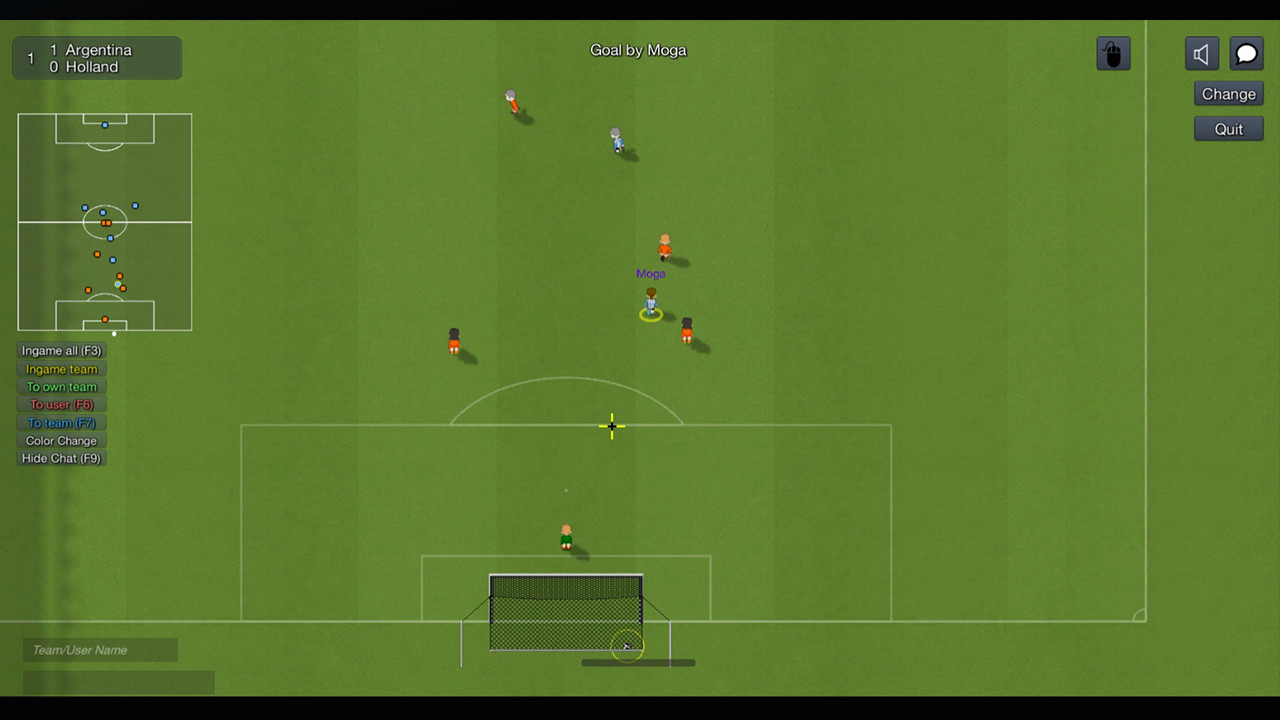
Task: Enable the "Ingame team" chat channel
Action: point(61,368)
